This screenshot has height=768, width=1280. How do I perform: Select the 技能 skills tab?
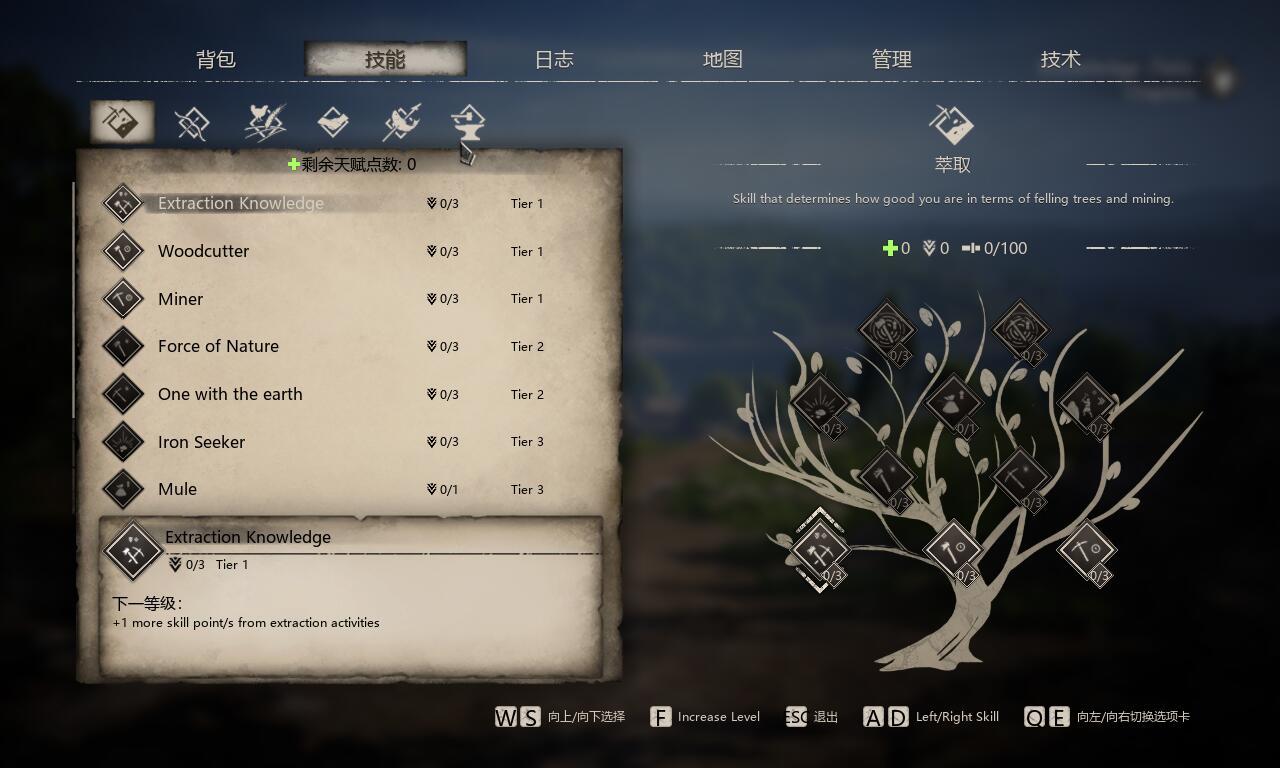click(x=385, y=60)
